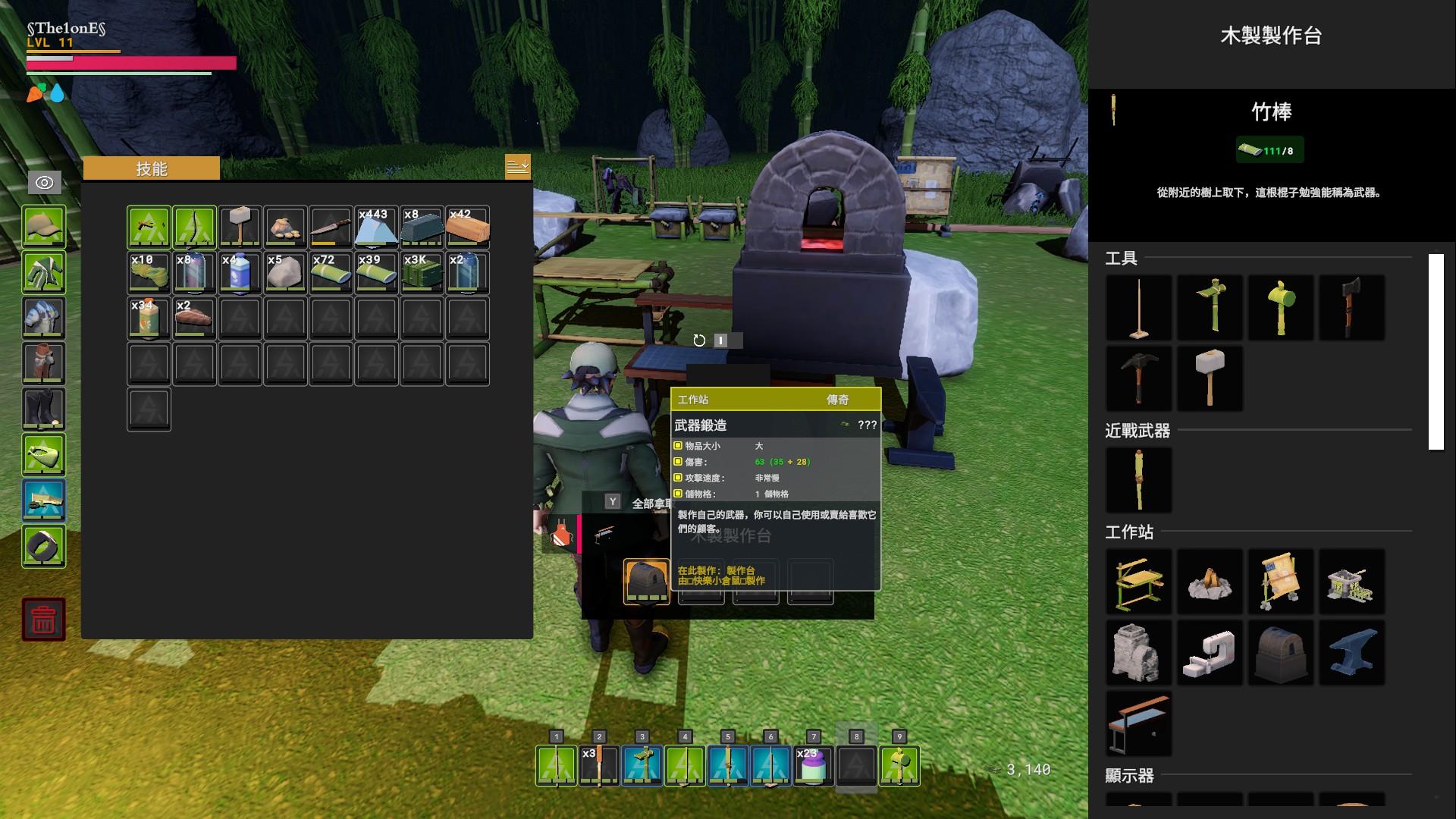Image resolution: width=1456 pixels, height=819 pixels.
Task: Select the forge item in workstation output
Action: [646, 581]
